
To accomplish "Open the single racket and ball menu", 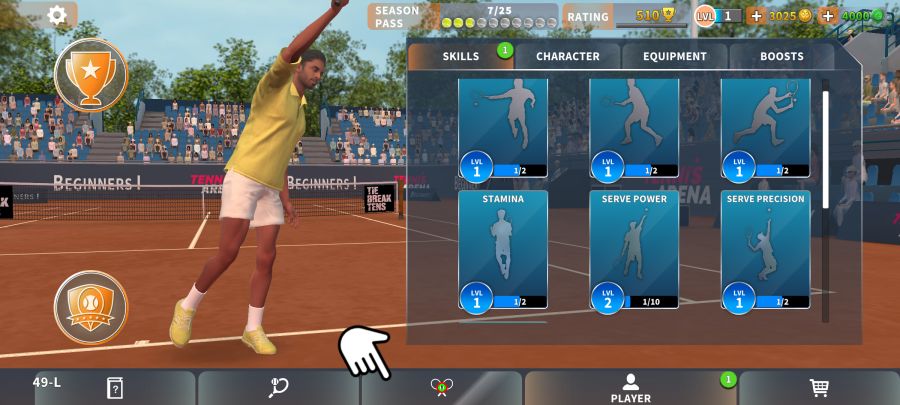I will (x=279, y=388).
